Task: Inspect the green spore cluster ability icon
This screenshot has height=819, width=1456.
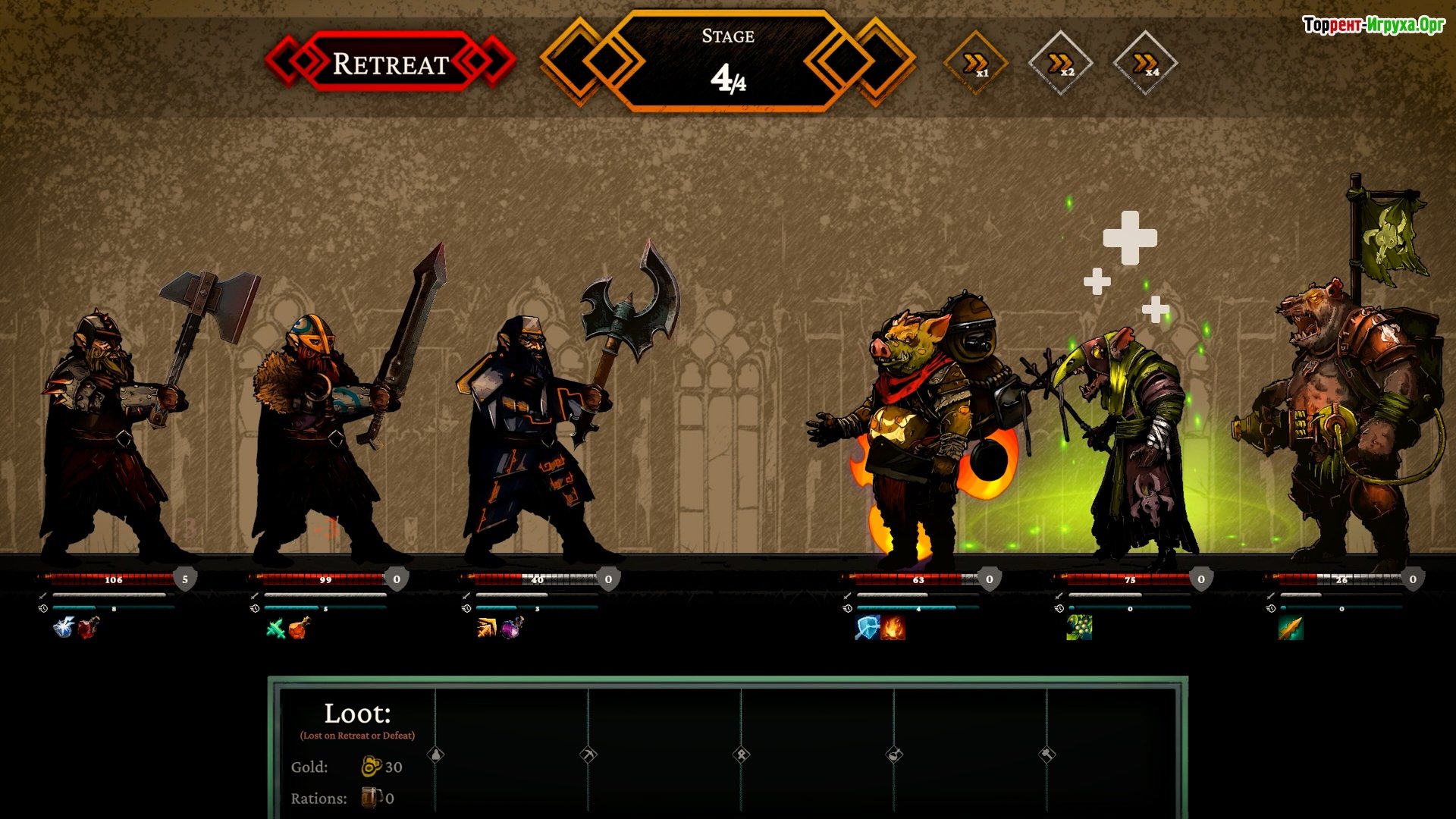Action: pyautogui.click(x=1079, y=628)
